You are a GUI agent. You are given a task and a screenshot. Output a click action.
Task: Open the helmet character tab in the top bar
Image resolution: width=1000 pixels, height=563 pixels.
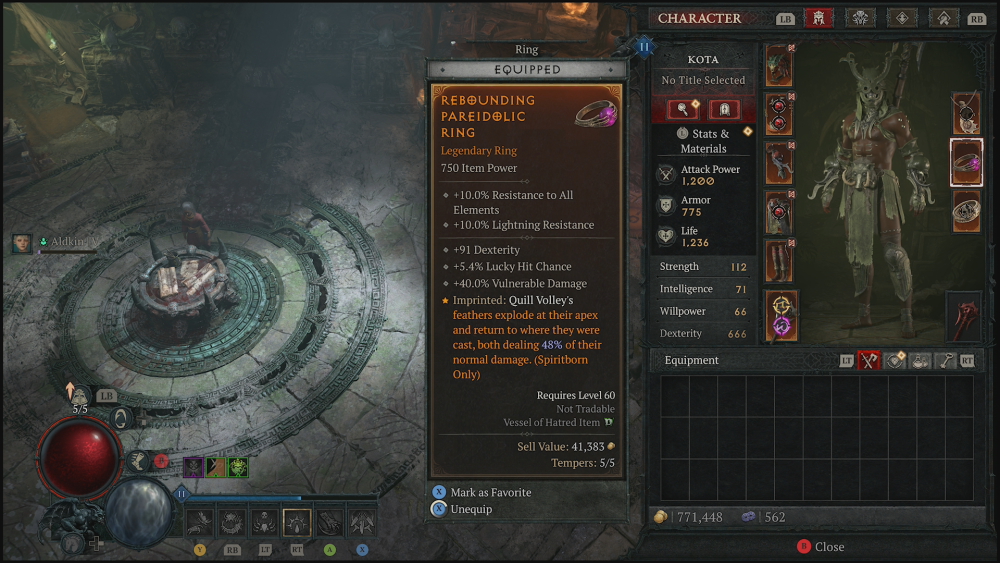[x=818, y=18]
